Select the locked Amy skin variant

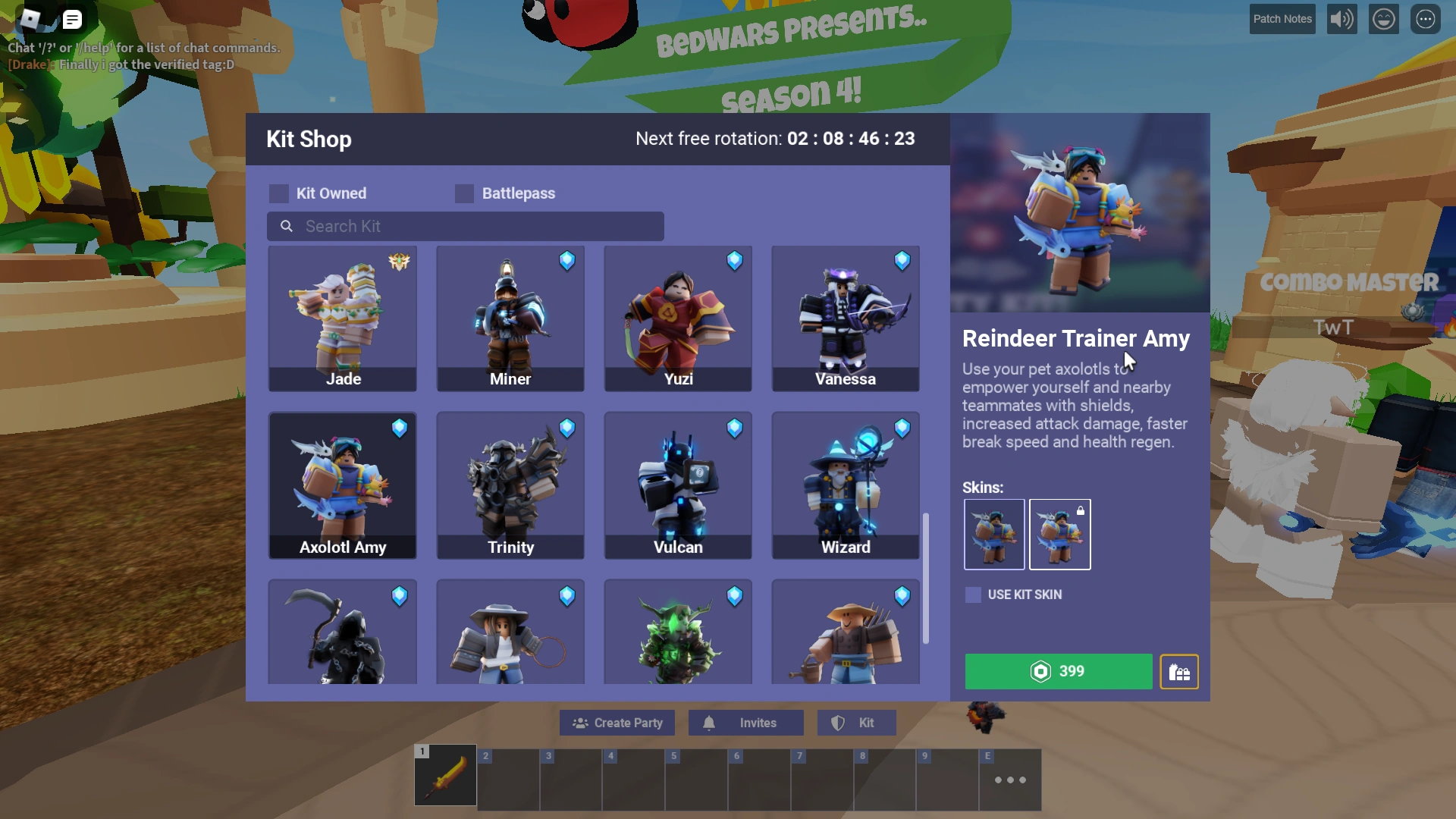pos(1059,535)
